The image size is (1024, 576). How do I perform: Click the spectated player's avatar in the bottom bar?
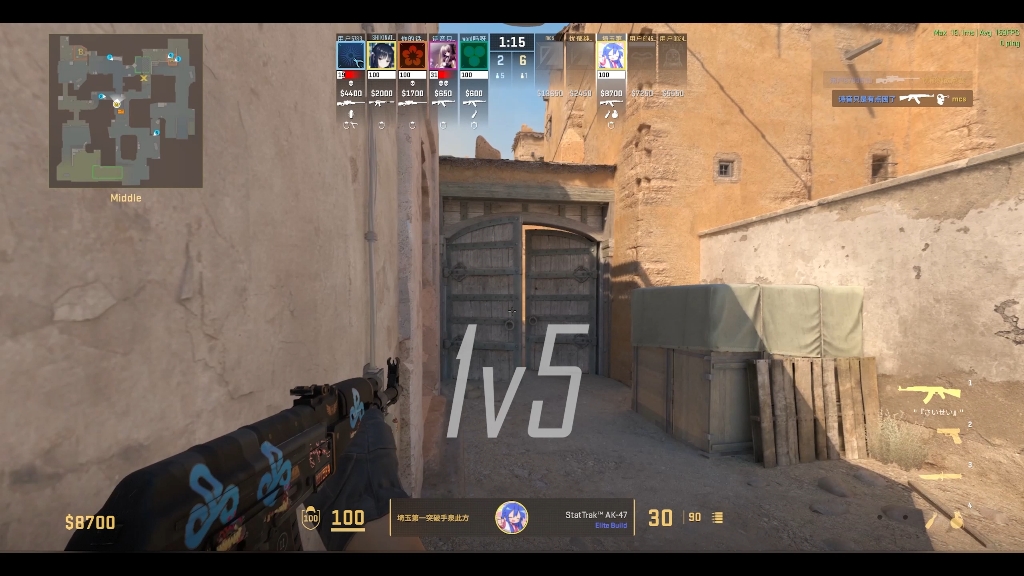point(512,517)
